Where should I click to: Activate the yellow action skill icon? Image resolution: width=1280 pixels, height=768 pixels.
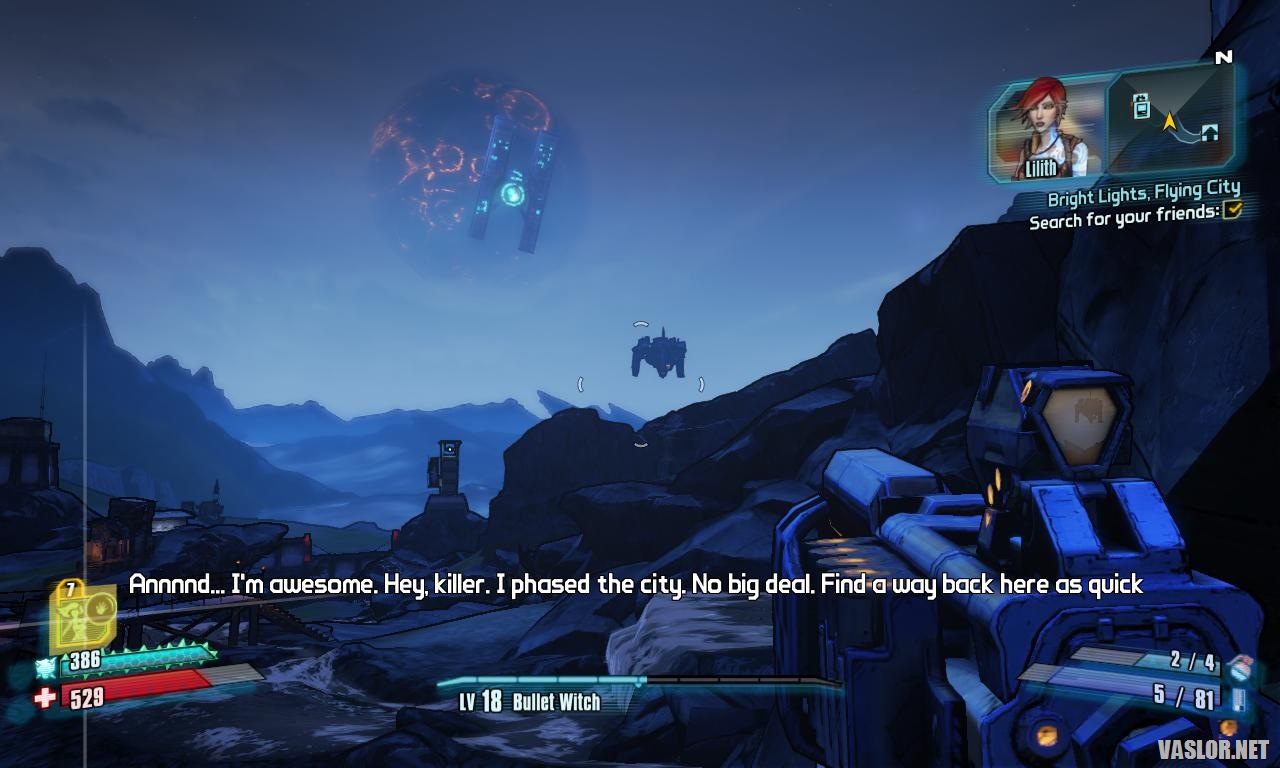[x=82, y=616]
